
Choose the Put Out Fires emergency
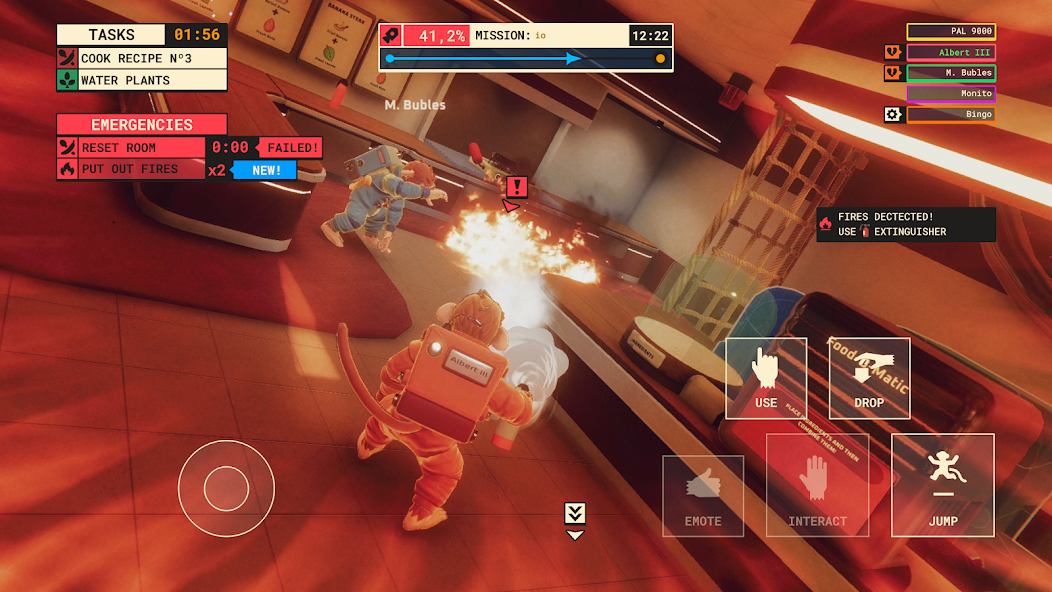(x=141, y=169)
